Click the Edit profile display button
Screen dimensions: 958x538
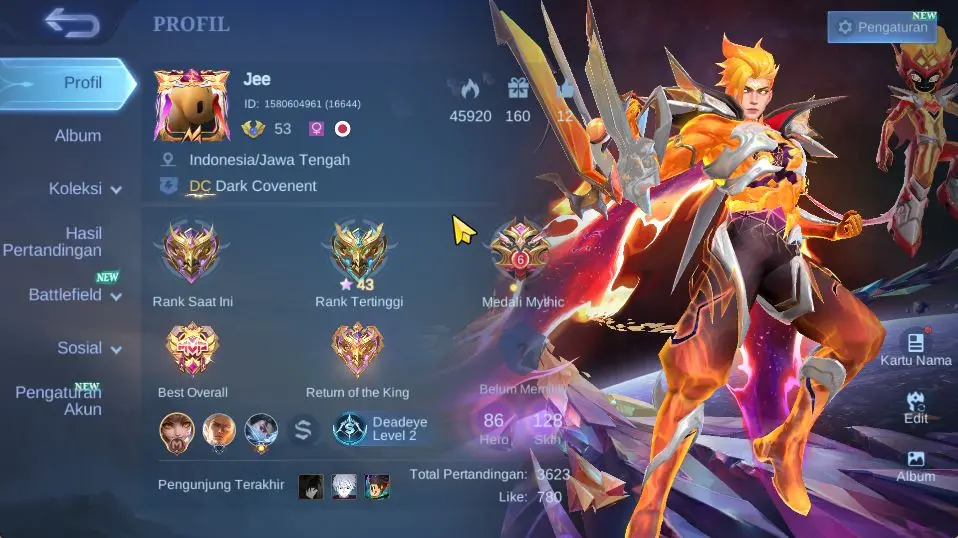click(915, 408)
